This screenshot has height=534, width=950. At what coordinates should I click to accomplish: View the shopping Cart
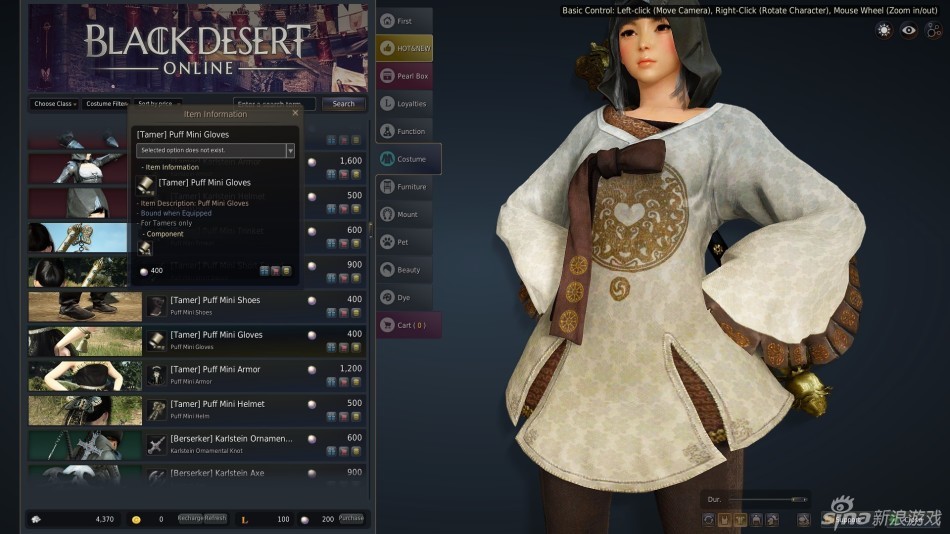coord(408,325)
